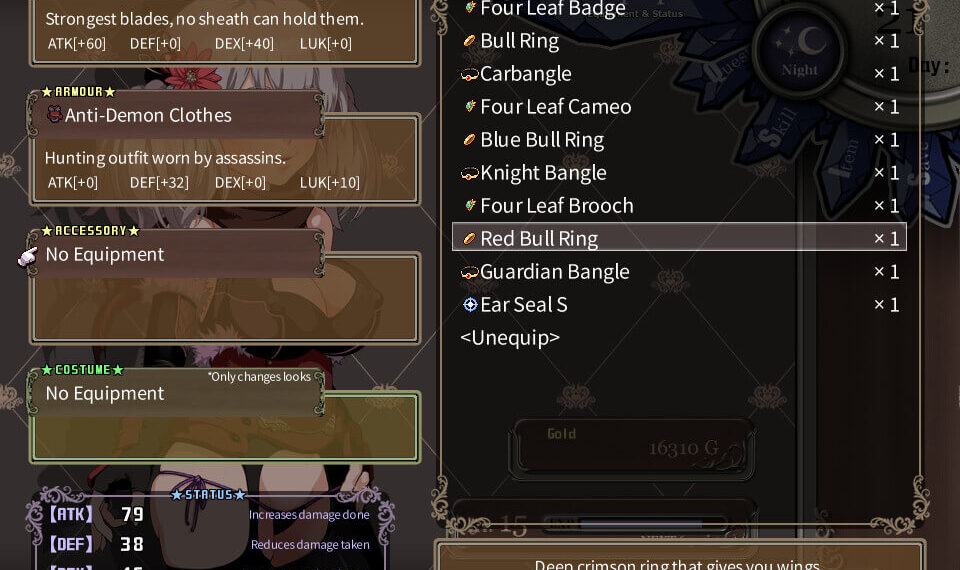Select the Four Leaf Brooch
Viewport: 960px width, 570px height.
coord(556,206)
